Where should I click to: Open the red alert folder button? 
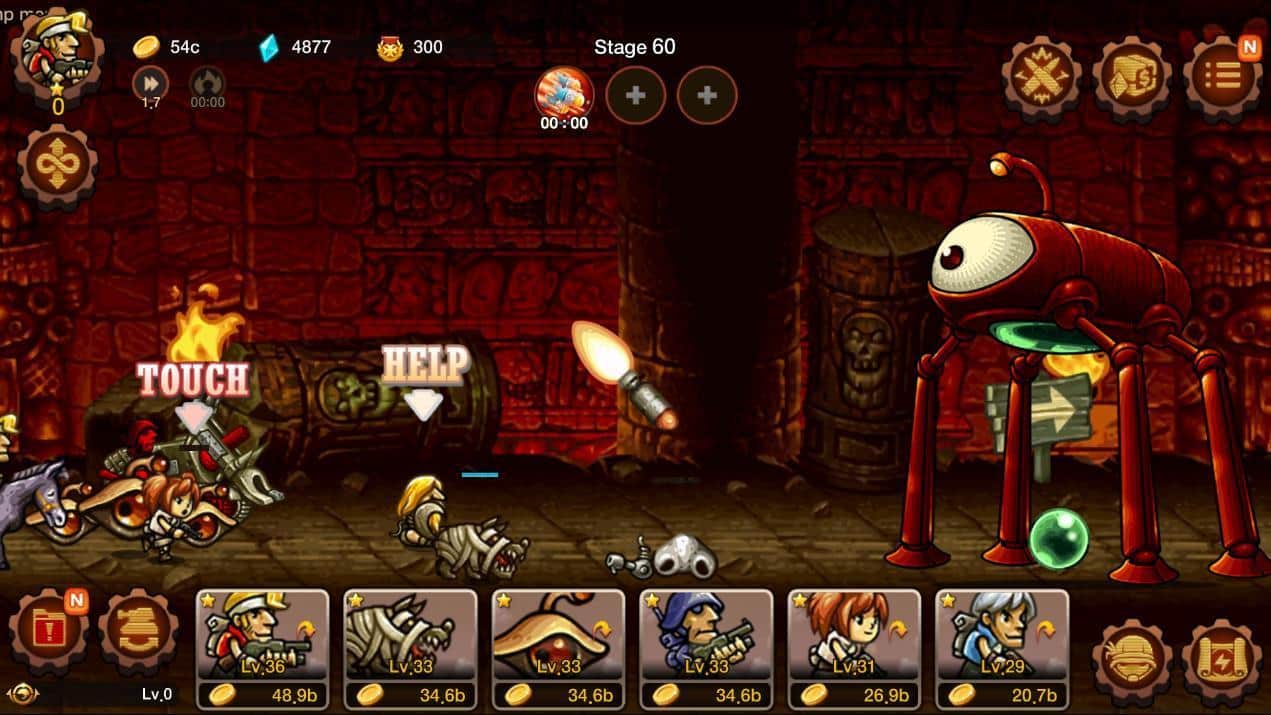tap(48, 633)
